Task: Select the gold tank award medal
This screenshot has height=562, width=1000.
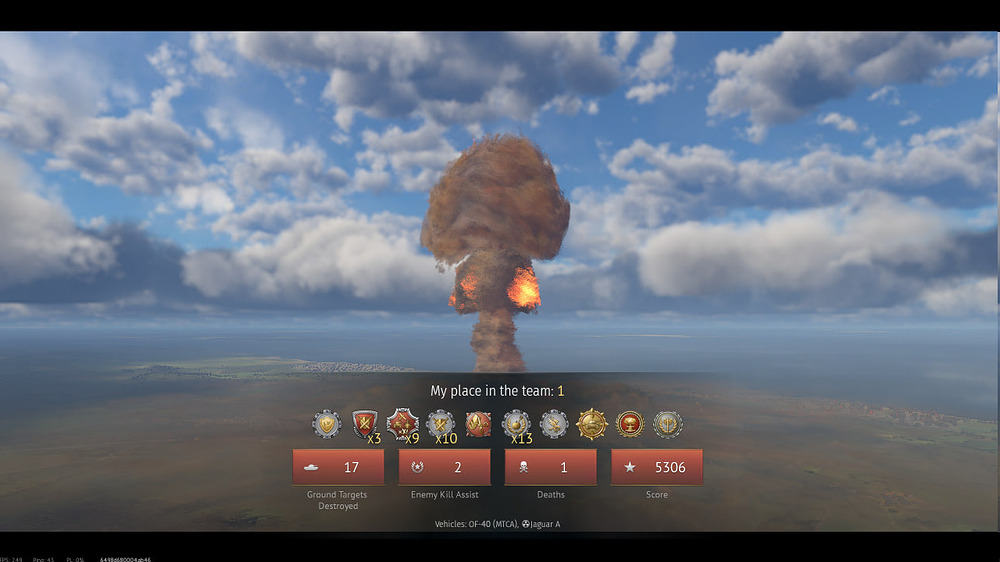Action: (592, 424)
